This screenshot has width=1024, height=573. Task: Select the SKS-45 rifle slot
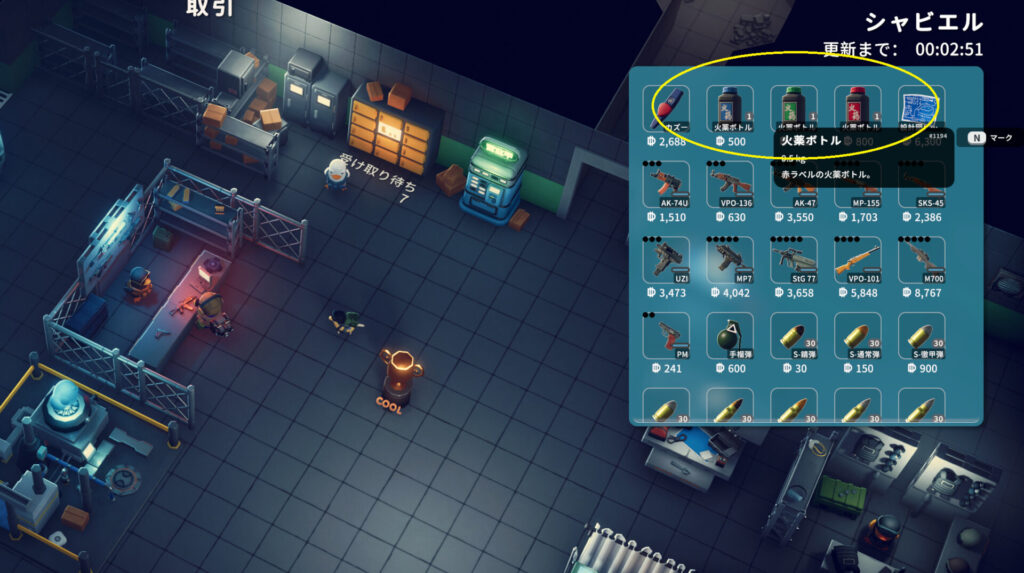point(921,185)
